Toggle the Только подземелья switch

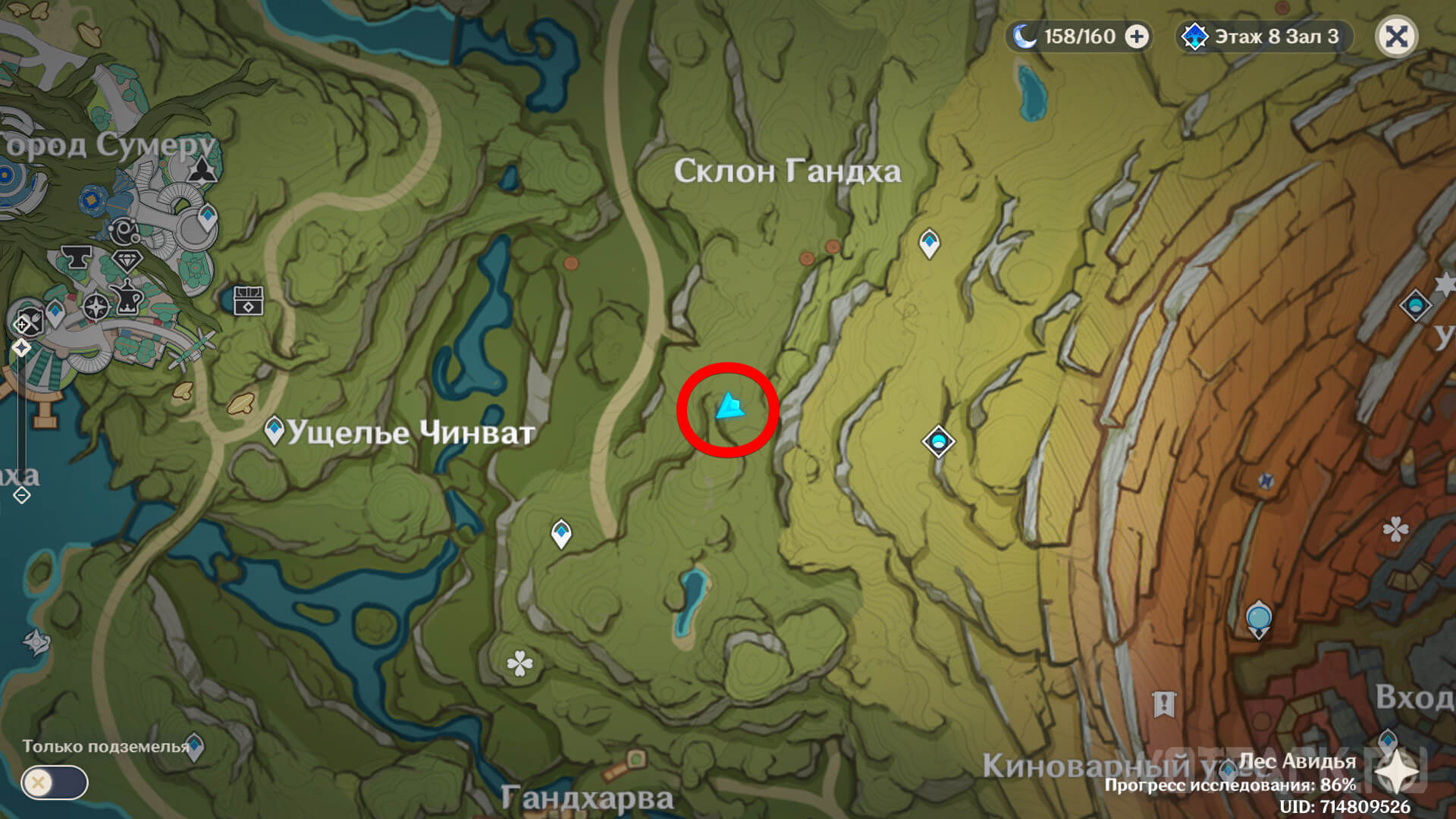[54, 782]
